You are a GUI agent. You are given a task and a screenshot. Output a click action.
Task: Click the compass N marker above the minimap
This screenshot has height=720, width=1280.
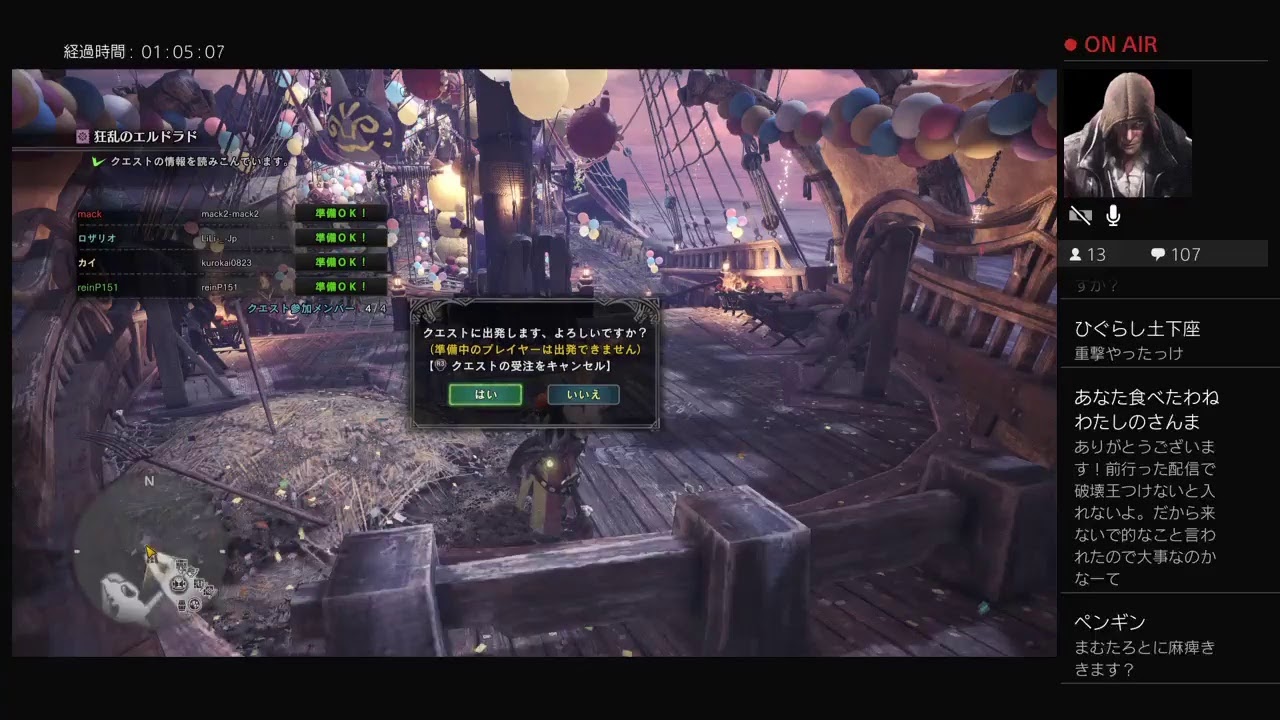(x=149, y=480)
